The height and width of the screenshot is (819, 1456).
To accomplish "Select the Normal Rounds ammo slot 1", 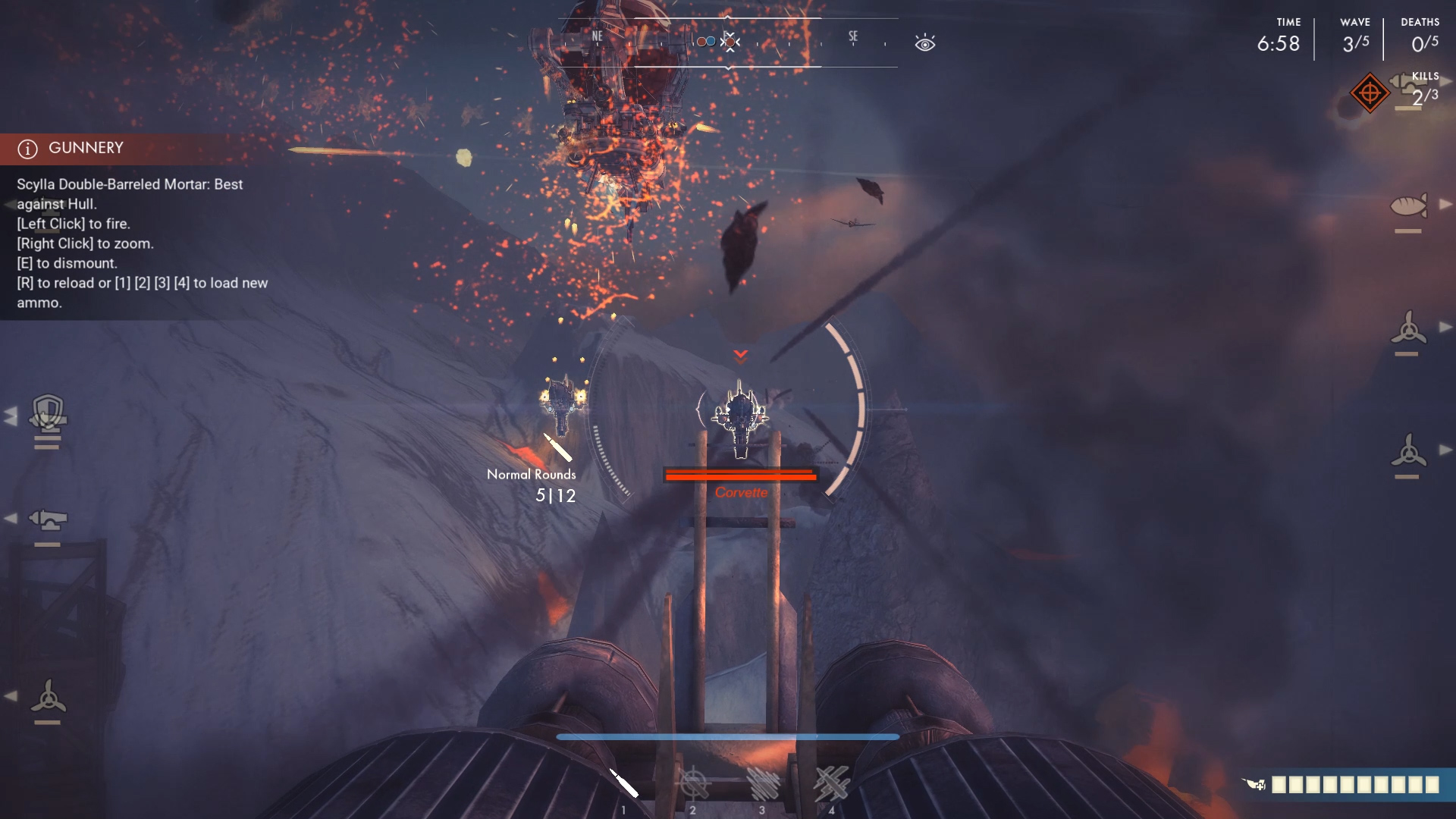I will pos(624,784).
